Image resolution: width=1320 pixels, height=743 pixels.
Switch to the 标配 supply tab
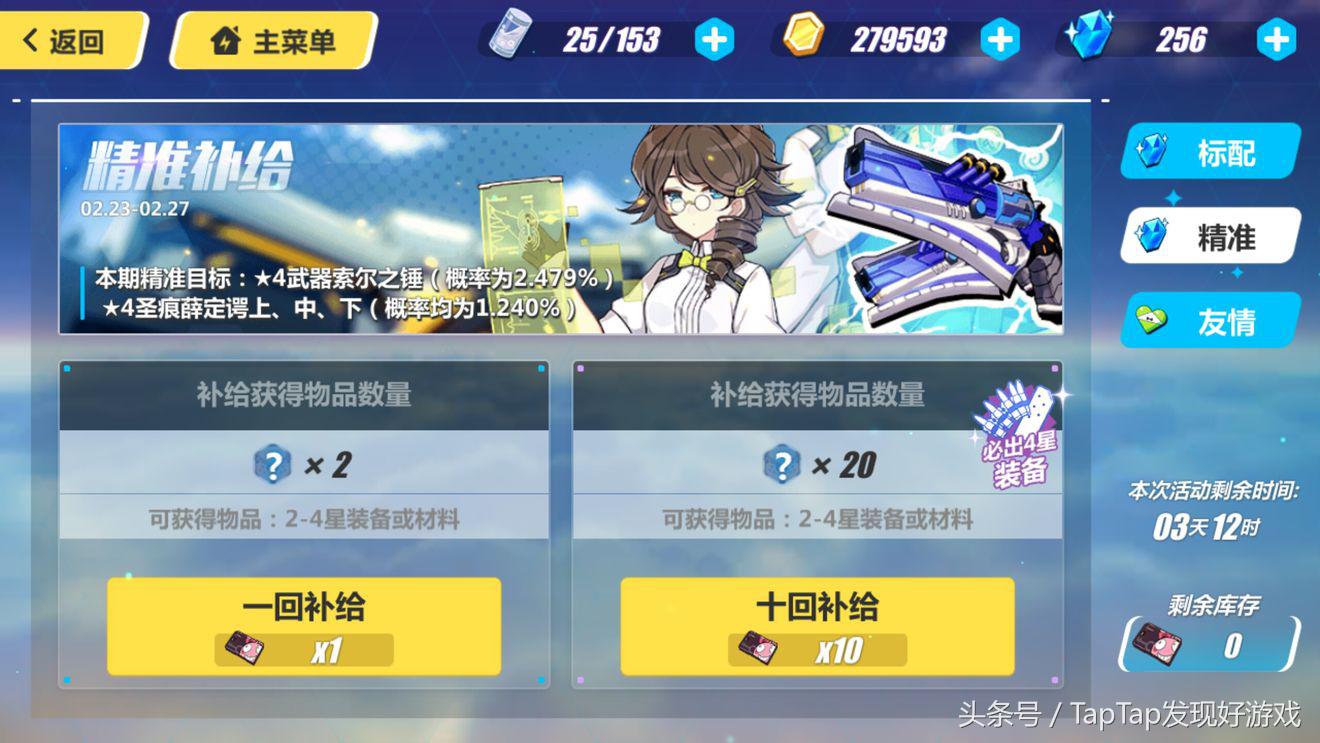pyautogui.click(x=1211, y=152)
